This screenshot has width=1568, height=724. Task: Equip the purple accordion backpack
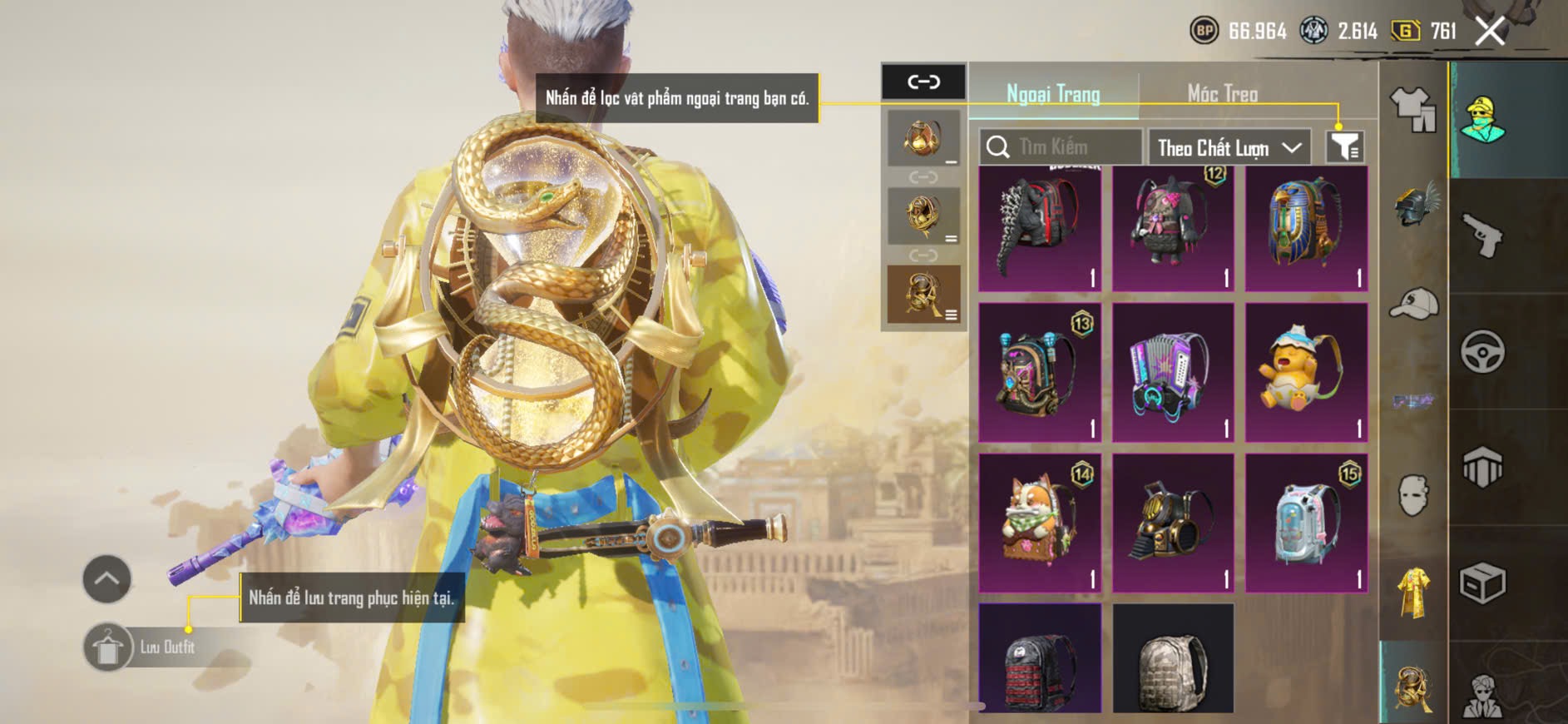[1173, 372]
